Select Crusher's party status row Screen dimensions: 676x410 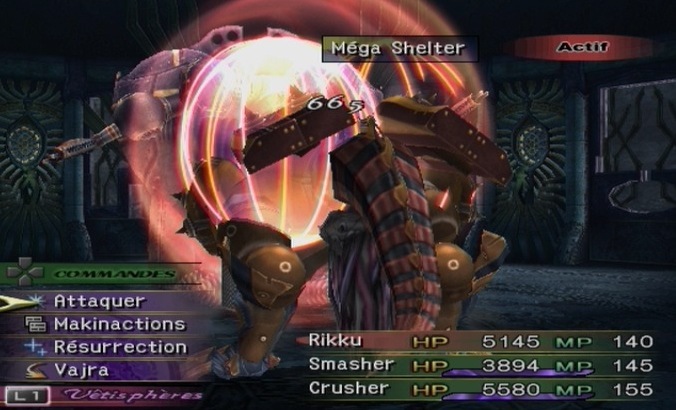pos(480,388)
